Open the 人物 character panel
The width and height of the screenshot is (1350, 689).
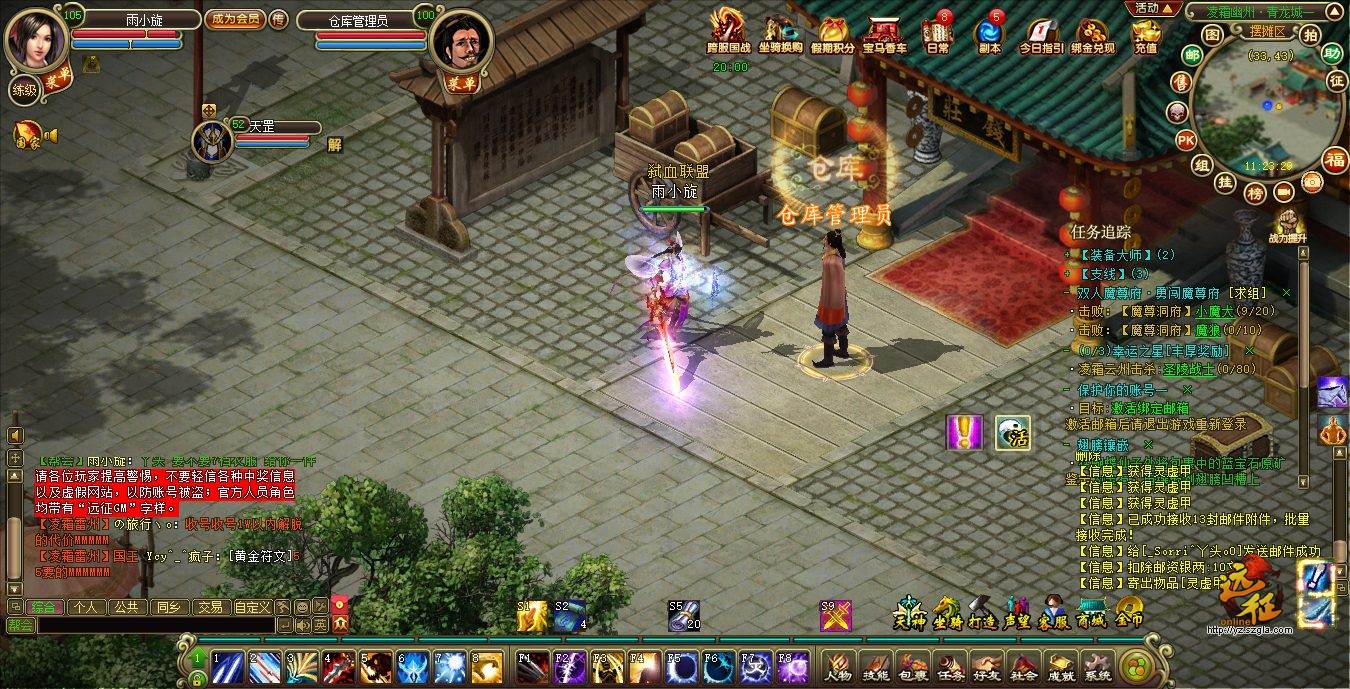tap(838, 666)
